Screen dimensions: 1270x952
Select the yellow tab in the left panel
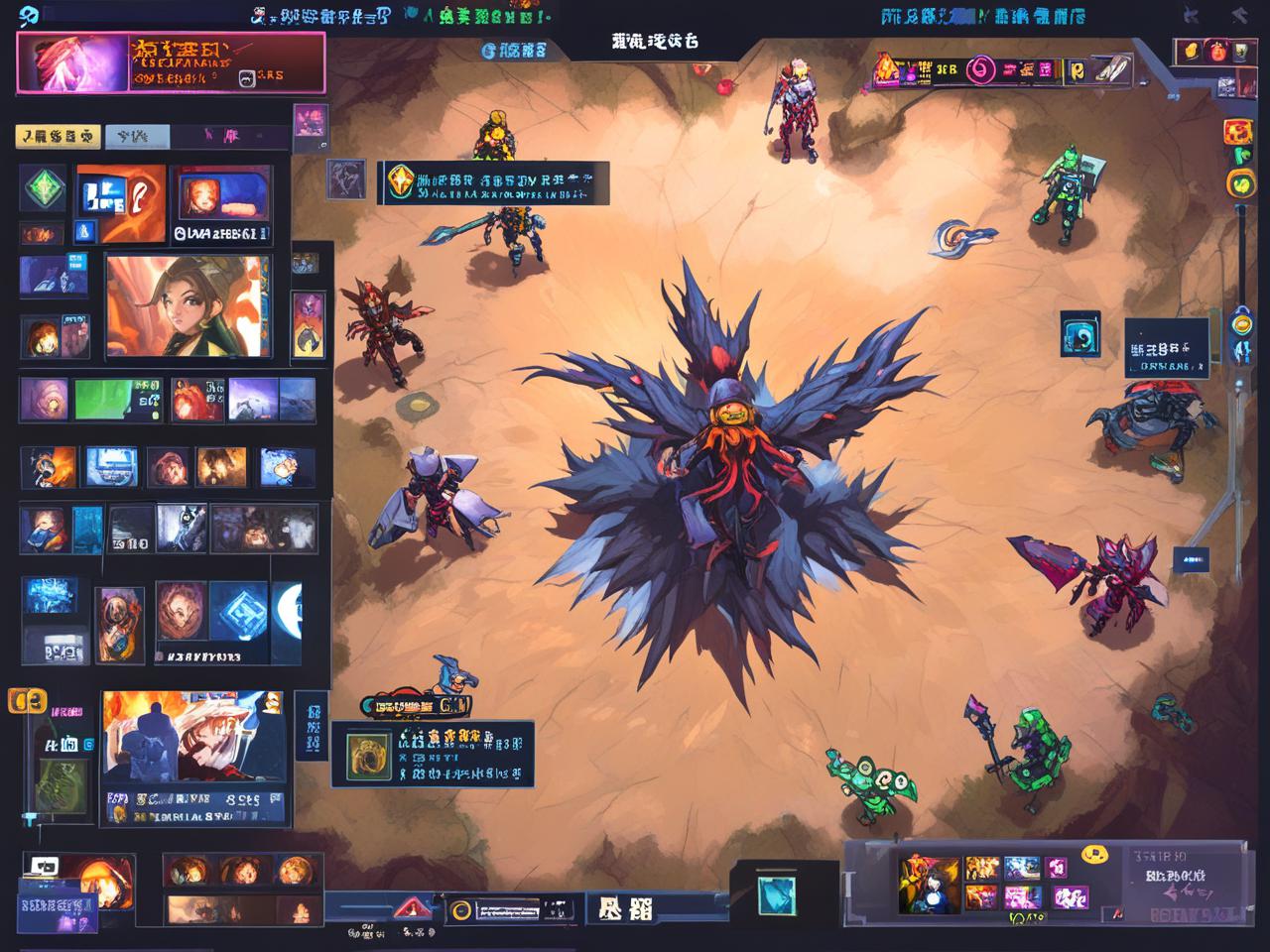coord(58,136)
